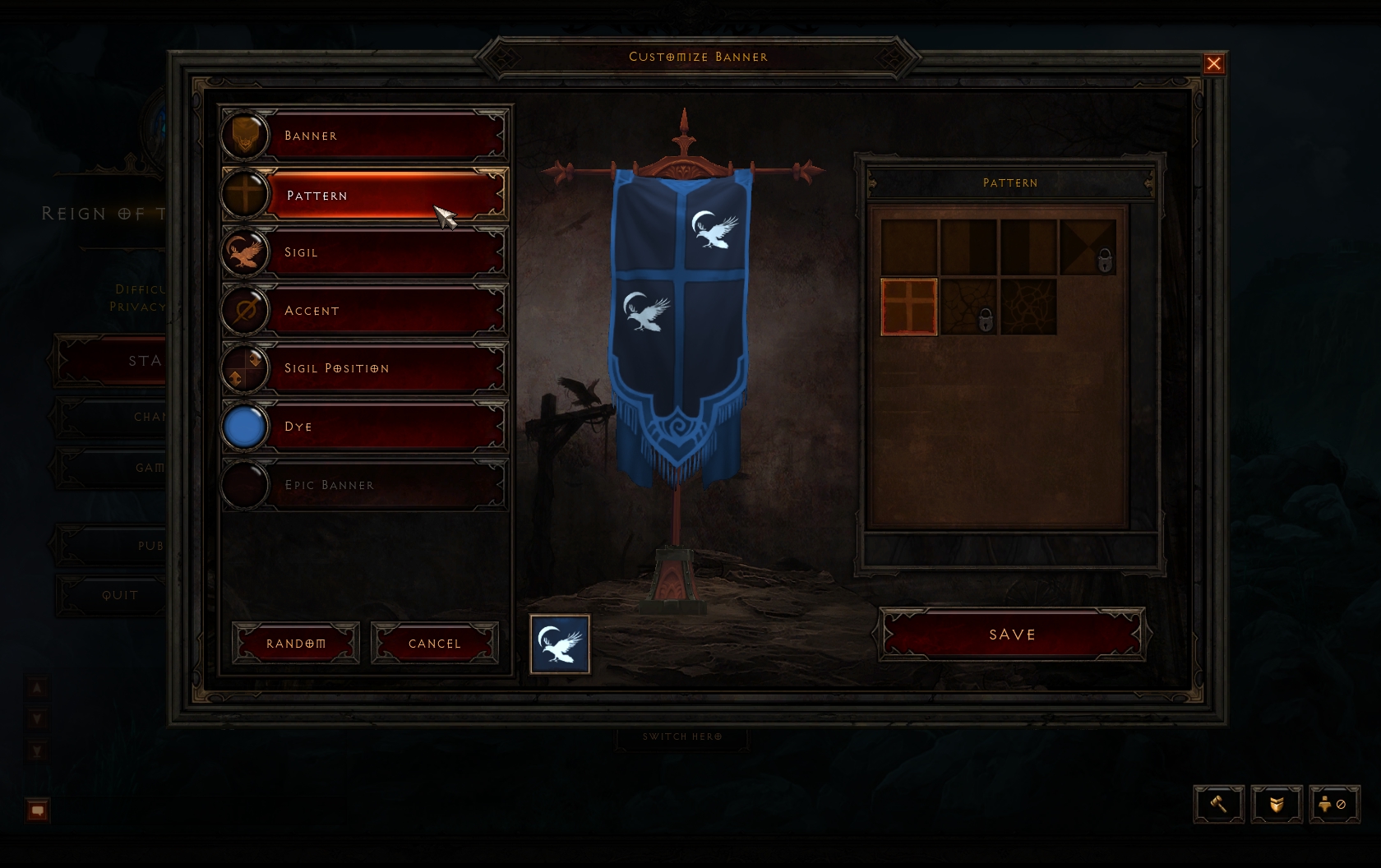Open the auction house gavel icon

[x=1218, y=804]
